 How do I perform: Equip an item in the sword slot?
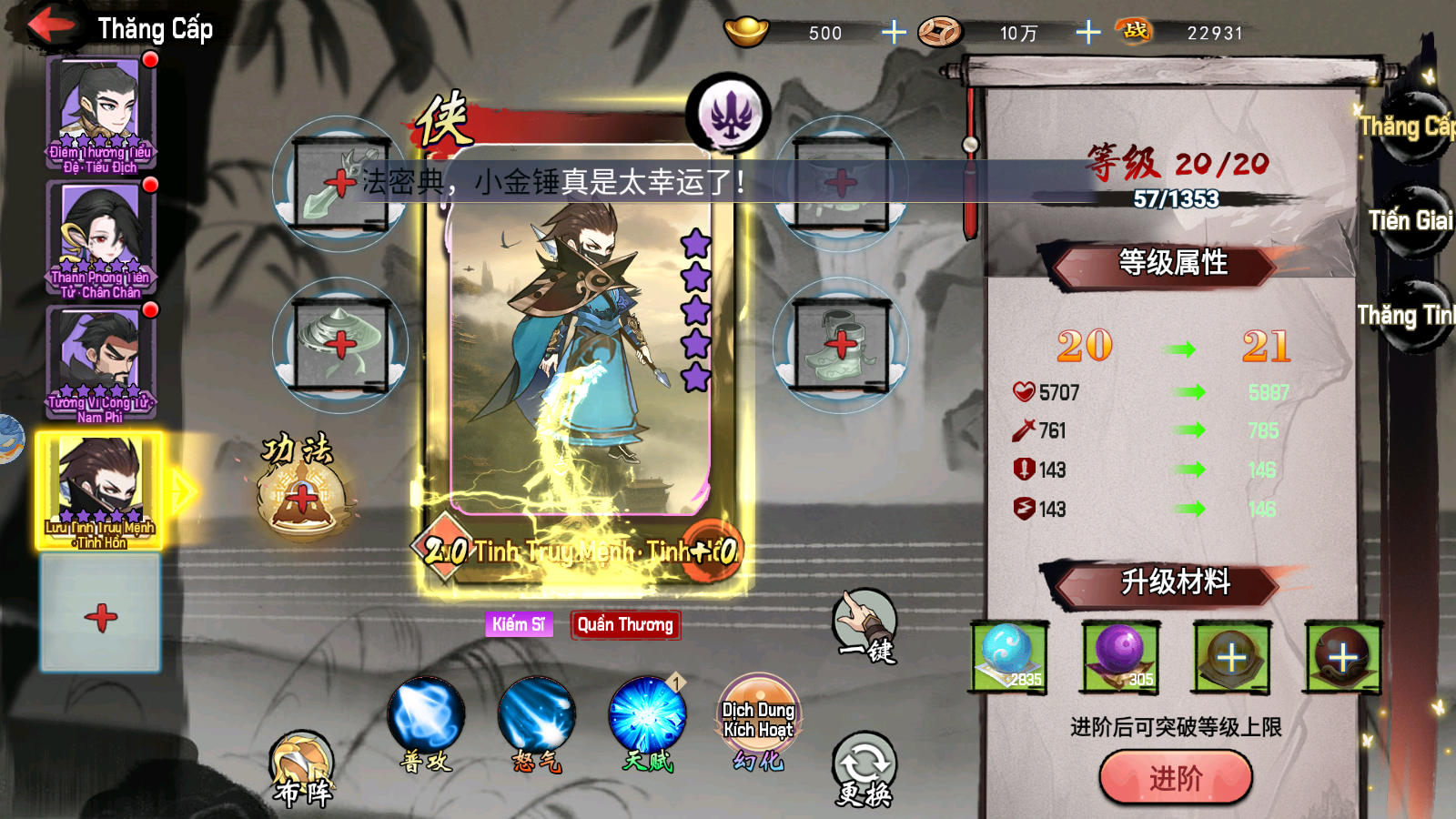340,184
